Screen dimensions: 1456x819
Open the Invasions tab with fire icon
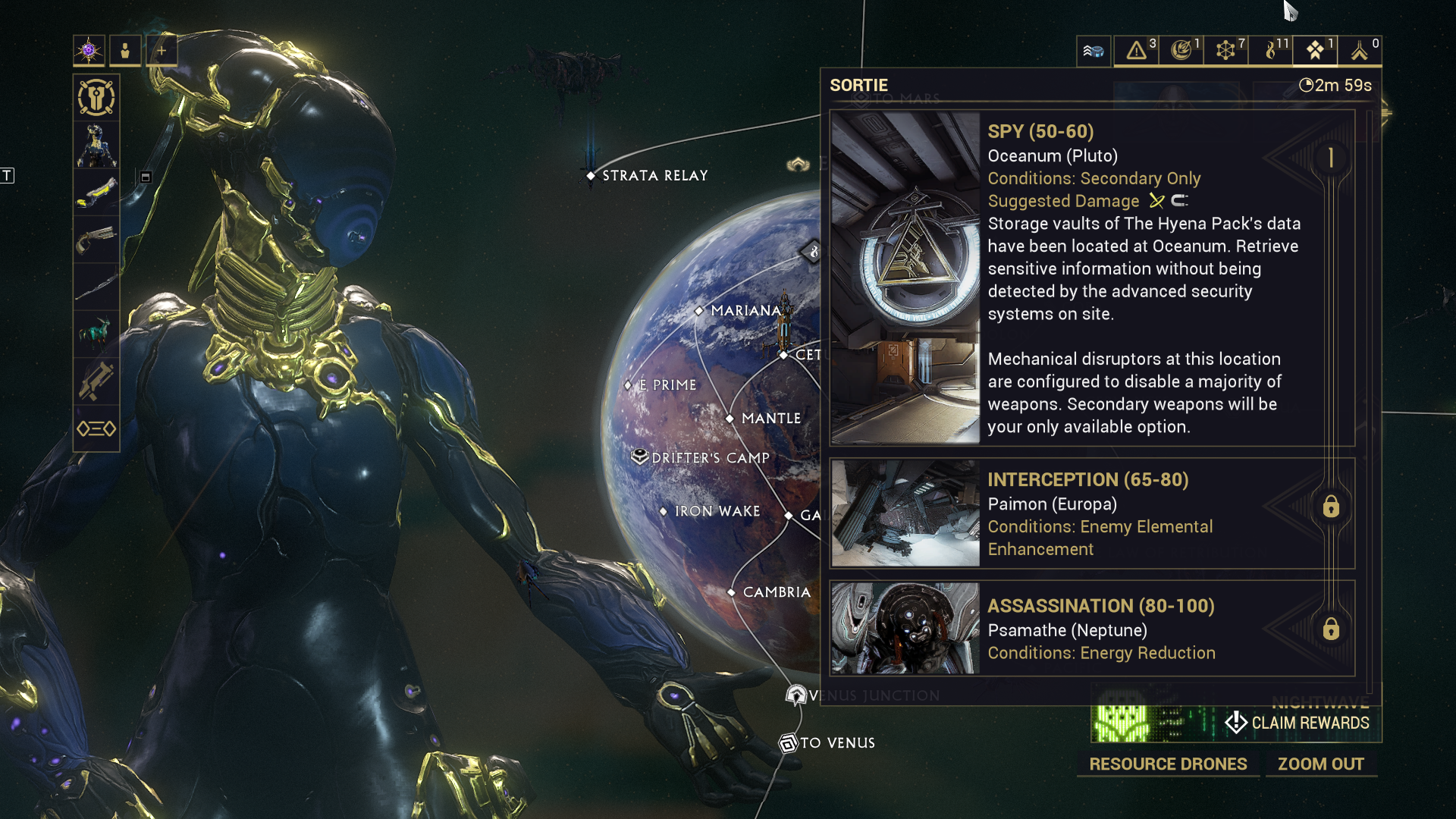click(1271, 51)
